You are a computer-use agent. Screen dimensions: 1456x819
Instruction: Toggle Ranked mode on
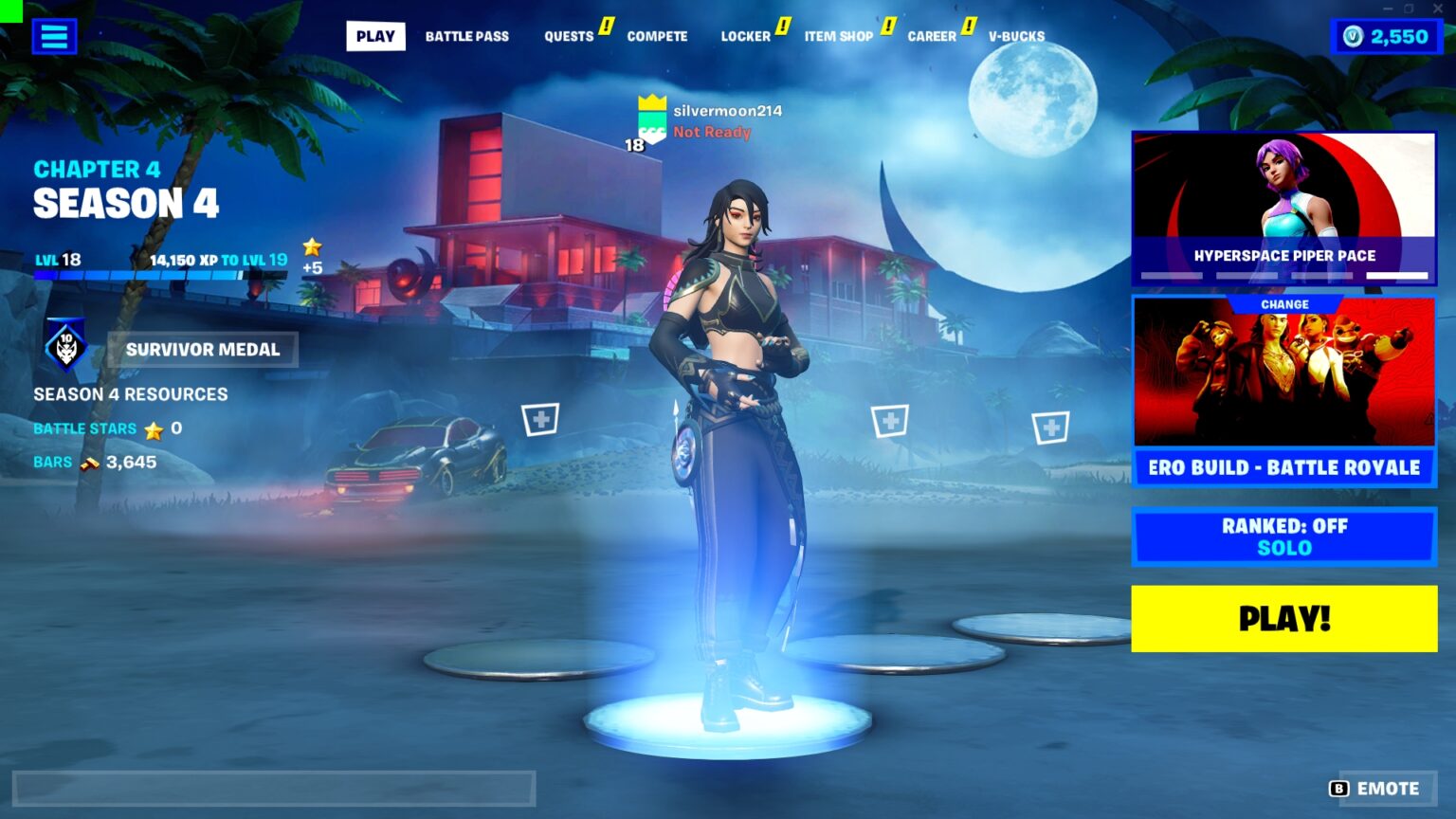pyautogui.click(x=1283, y=525)
